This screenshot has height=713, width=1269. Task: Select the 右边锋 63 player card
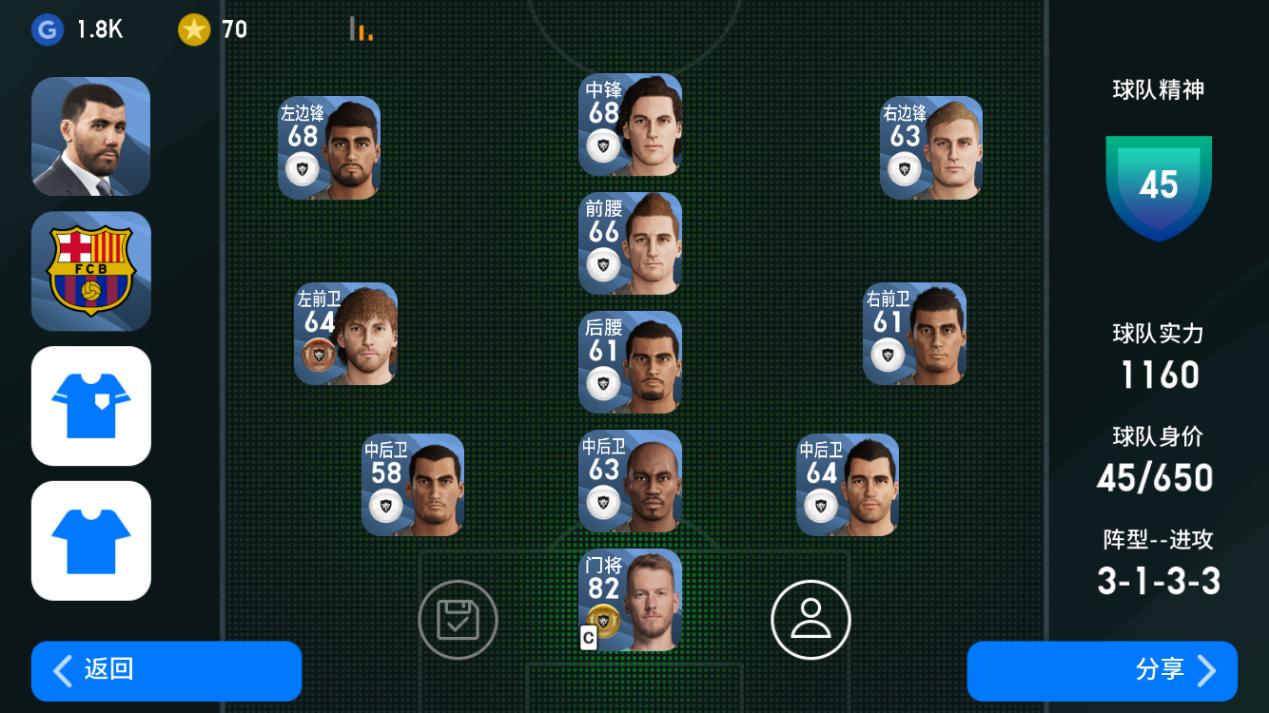point(931,148)
